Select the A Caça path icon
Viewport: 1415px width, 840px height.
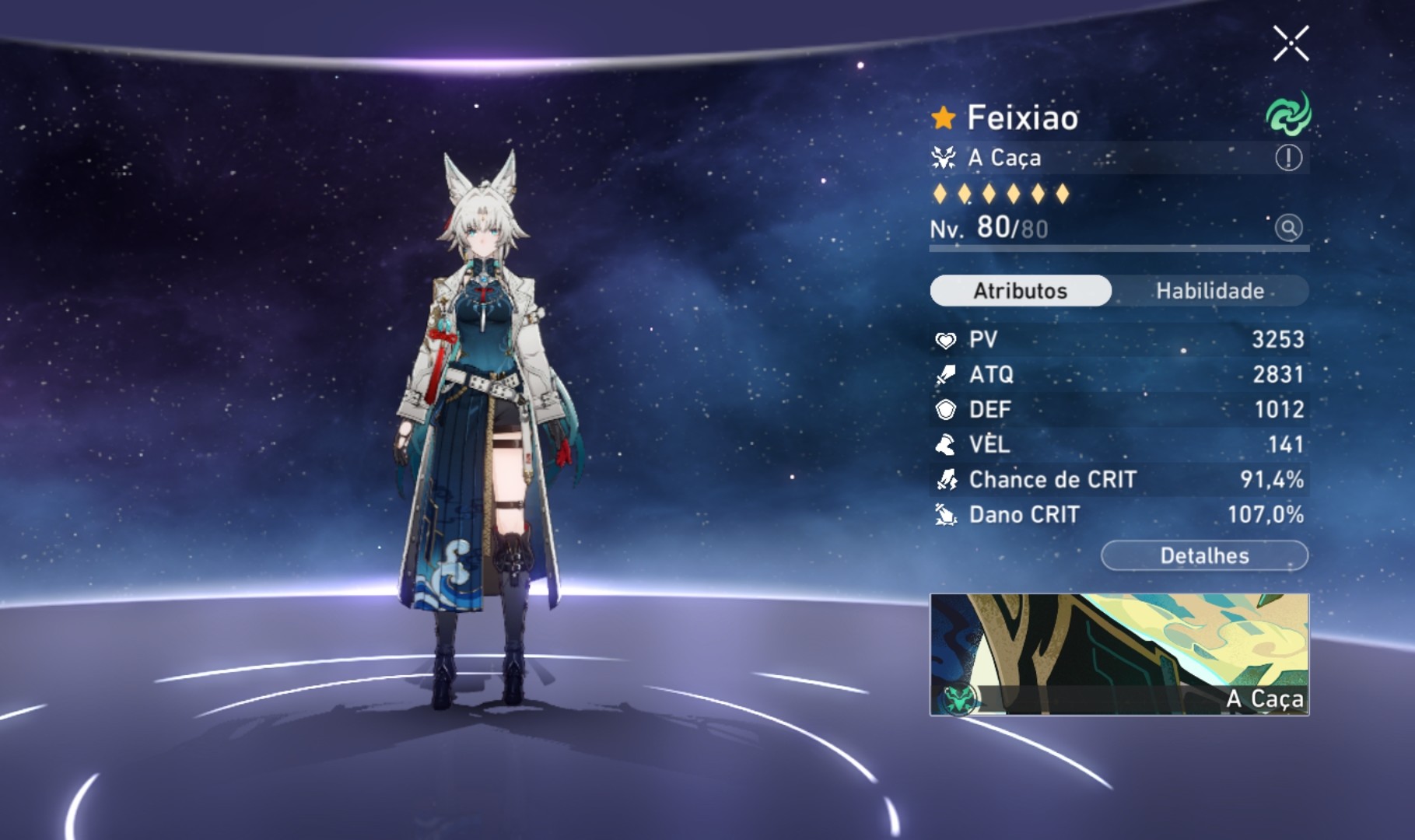pos(943,158)
